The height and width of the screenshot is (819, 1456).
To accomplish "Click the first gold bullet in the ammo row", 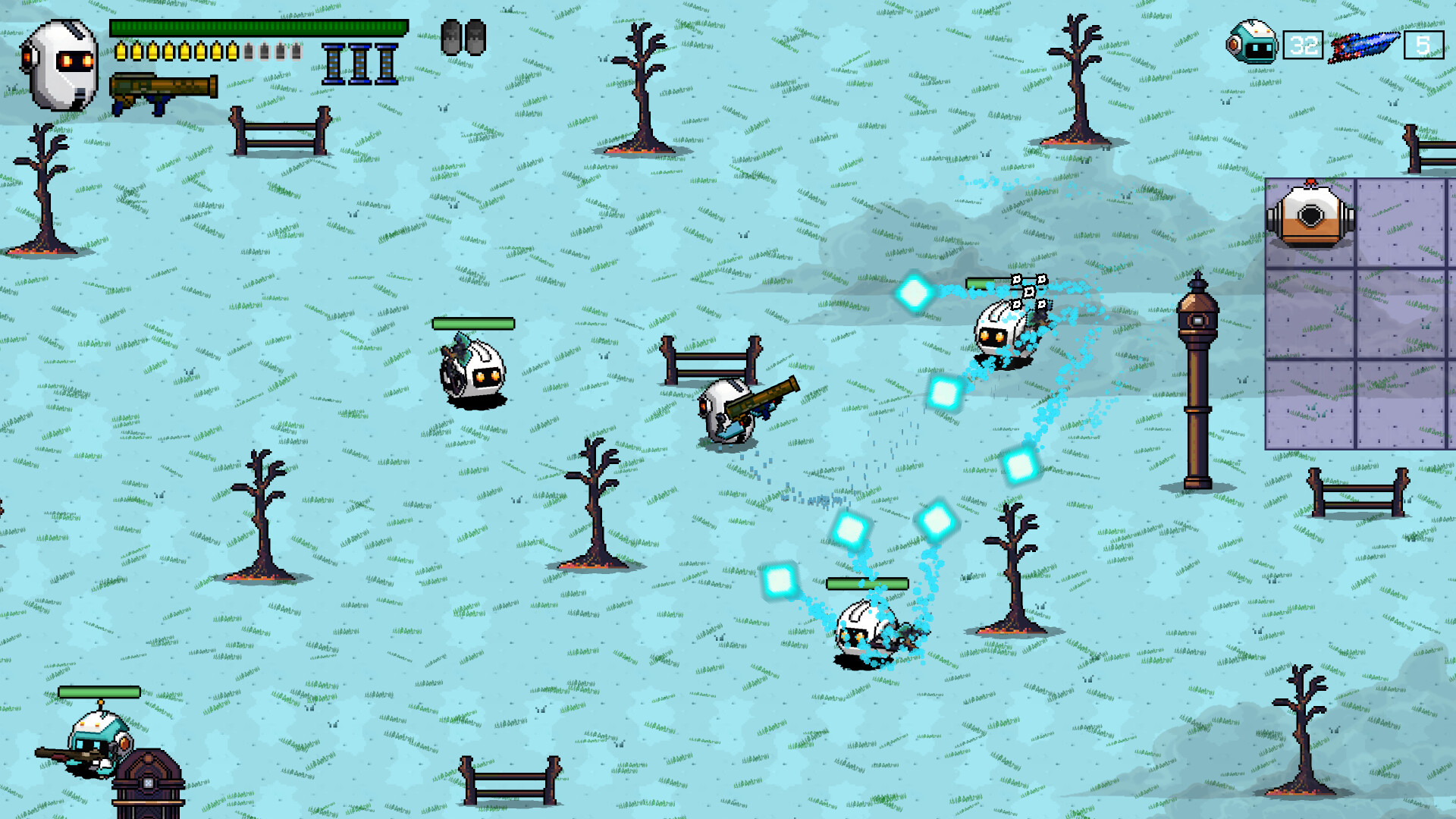I will coord(120,52).
